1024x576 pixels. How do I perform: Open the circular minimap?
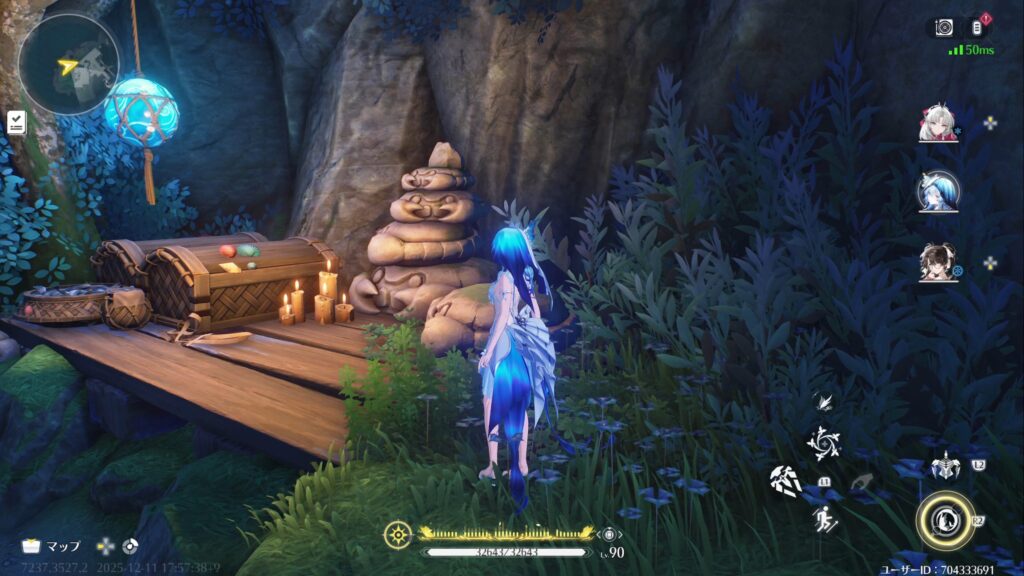click(x=68, y=63)
